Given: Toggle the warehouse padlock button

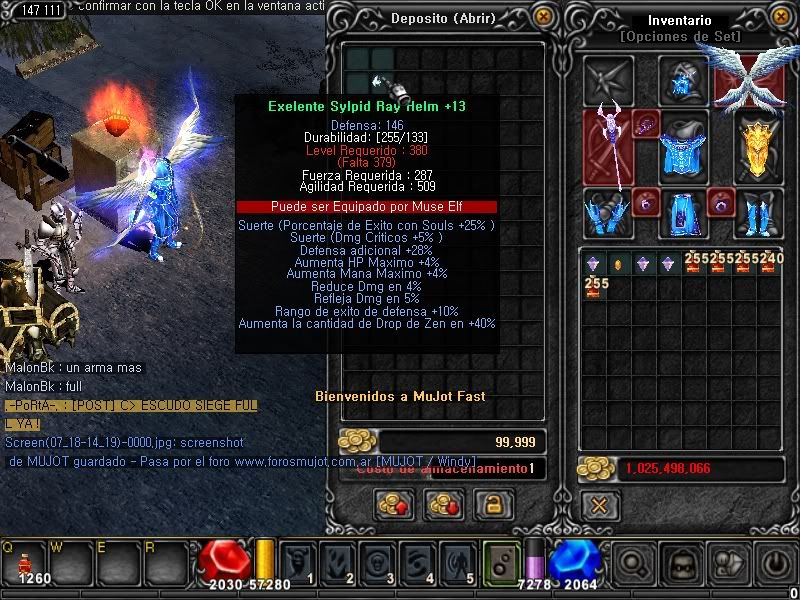Looking at the screenshot, I should tap(487, 504).
